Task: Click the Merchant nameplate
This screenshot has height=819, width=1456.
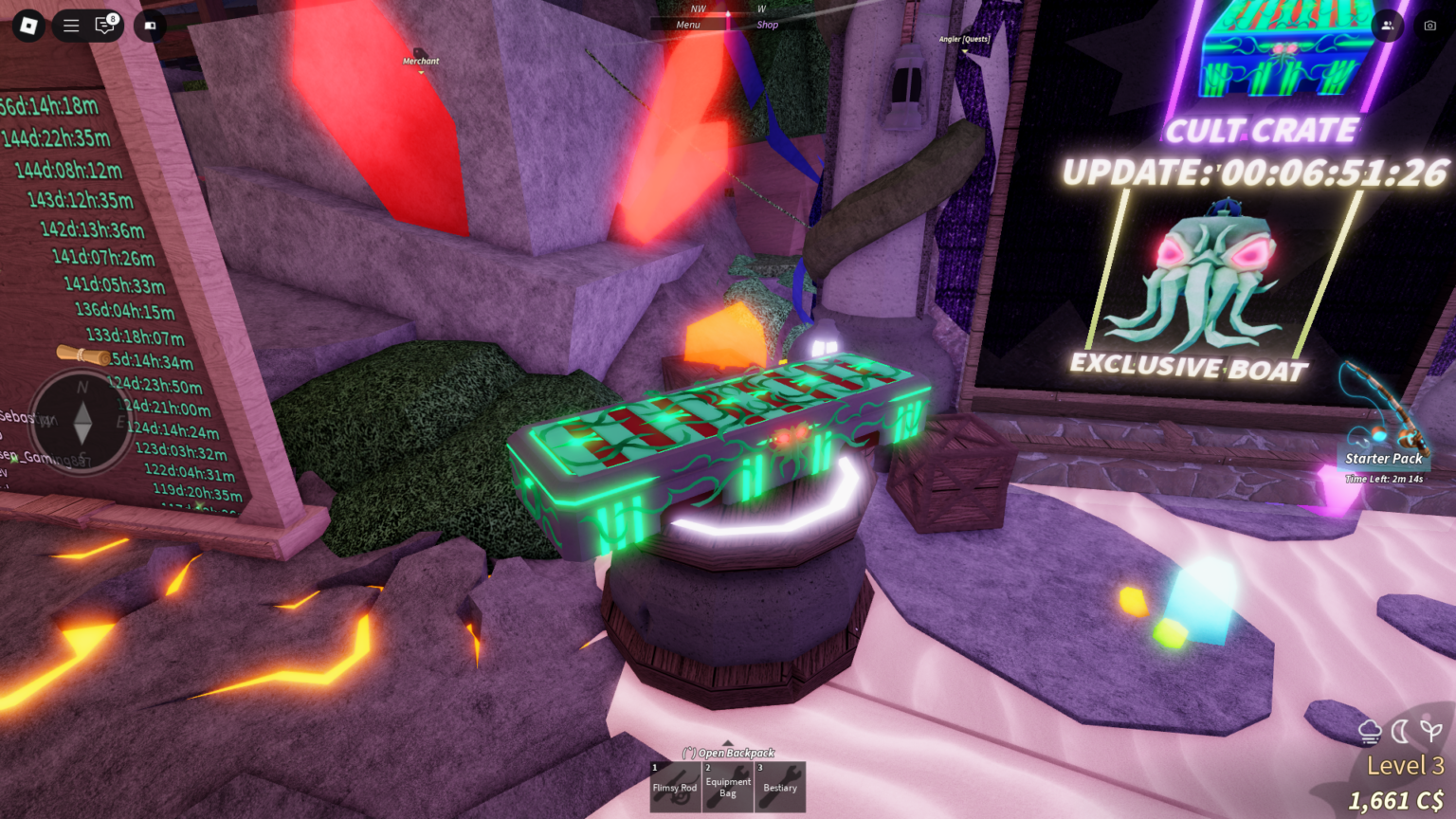Action: click(x=420, y=60)
